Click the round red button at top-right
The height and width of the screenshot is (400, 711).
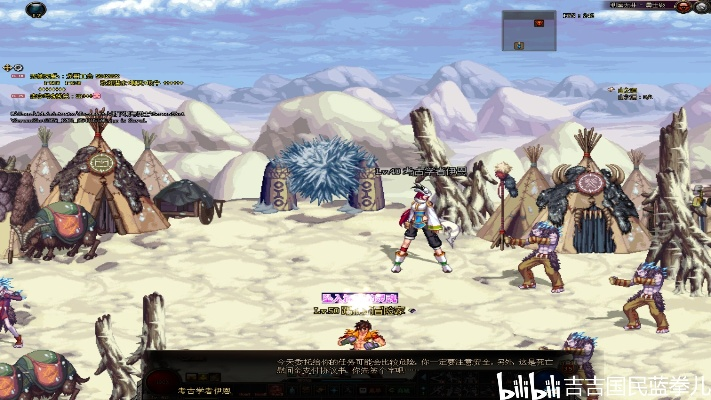click(684, 7)
